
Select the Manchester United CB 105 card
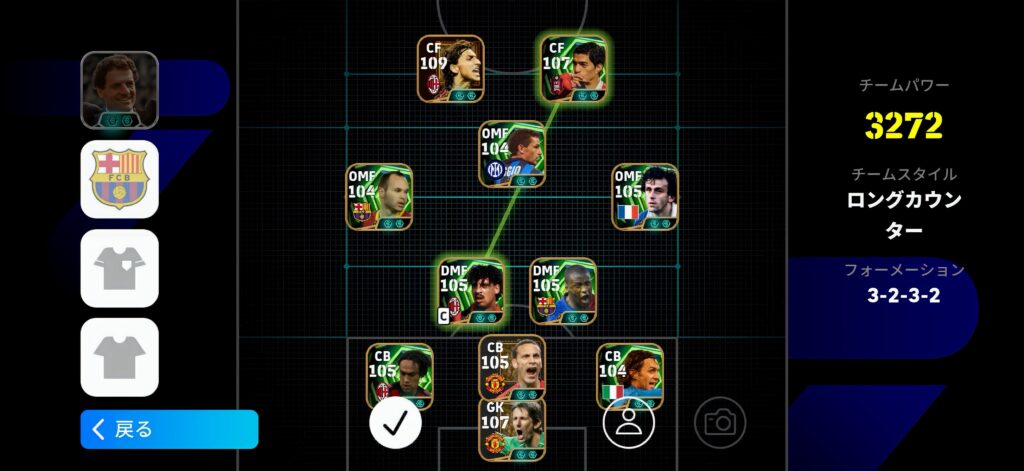pyautogui.click(x=512, y=366)
